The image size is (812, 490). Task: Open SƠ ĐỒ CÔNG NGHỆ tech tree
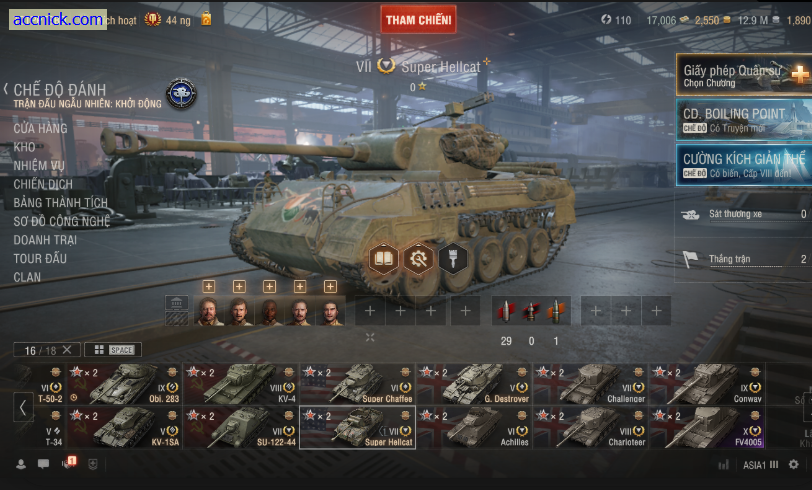point(61,221)
